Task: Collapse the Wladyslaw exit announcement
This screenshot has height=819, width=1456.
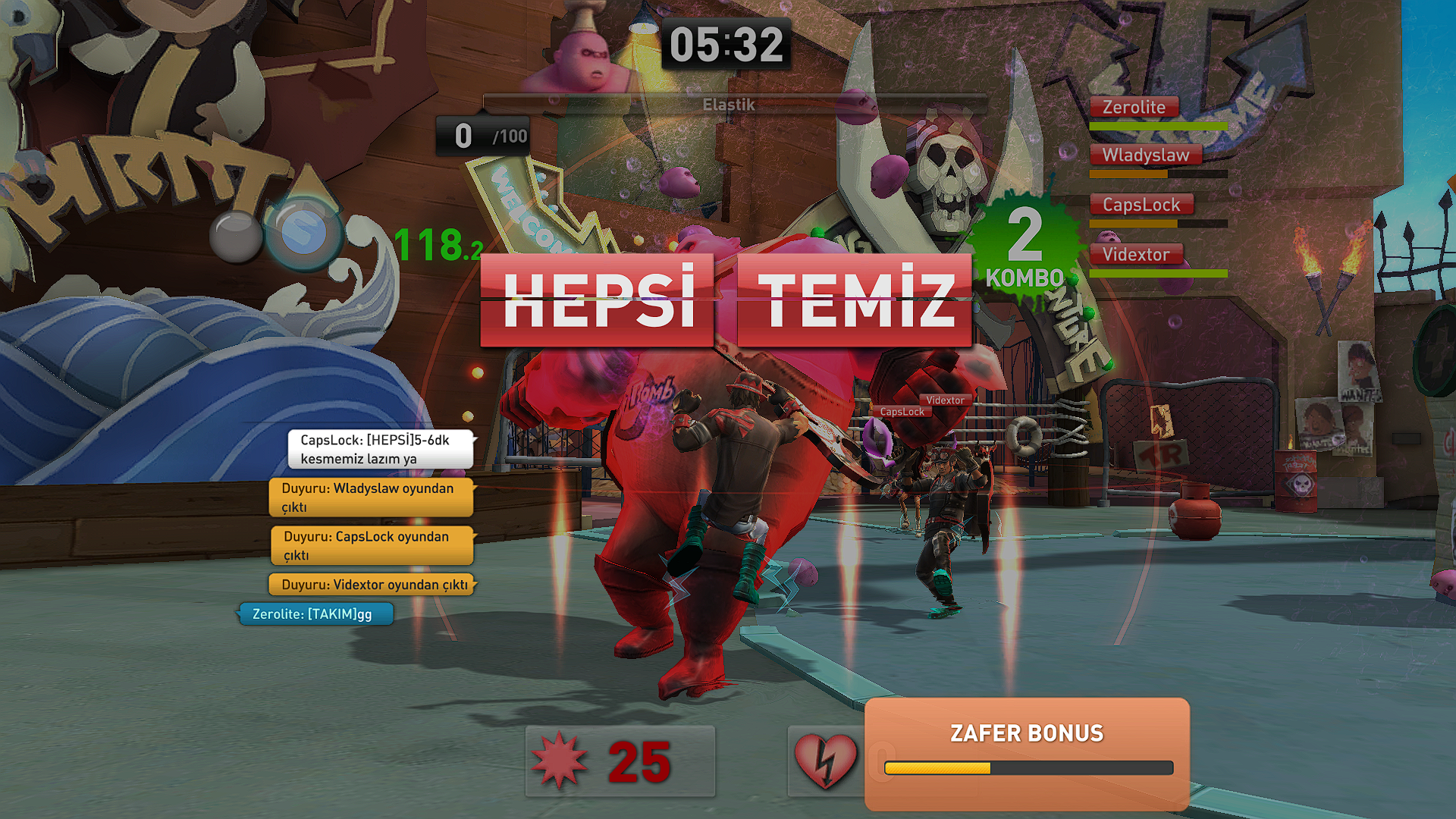Action: (371, 497)
